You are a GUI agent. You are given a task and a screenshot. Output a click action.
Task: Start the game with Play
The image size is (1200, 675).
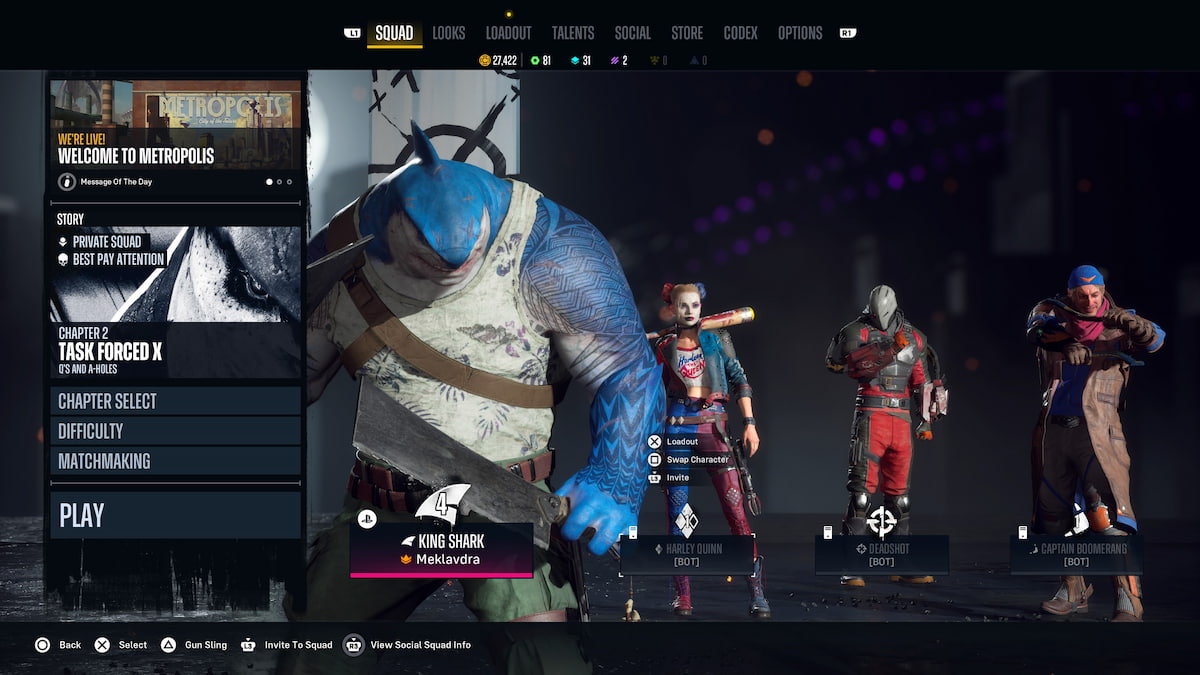click(x=176, y=515)
